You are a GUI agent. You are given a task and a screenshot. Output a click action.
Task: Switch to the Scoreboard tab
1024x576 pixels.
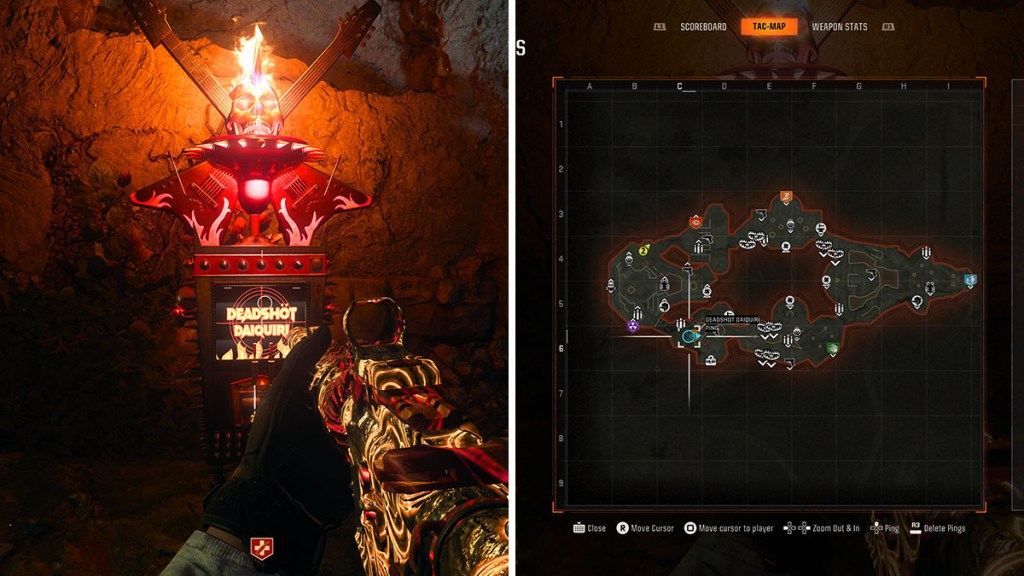click(x=703, y=27)
